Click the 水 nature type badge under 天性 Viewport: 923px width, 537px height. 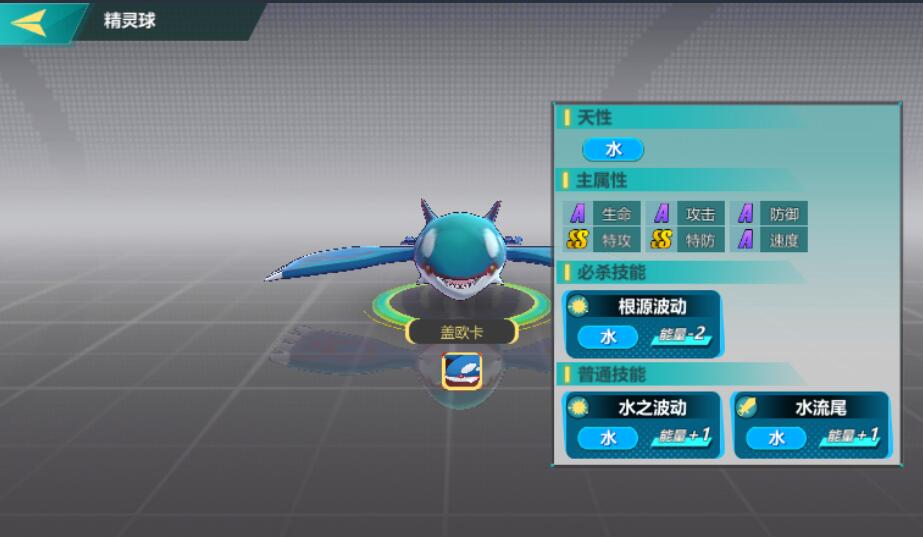click(x=613, y=149)
